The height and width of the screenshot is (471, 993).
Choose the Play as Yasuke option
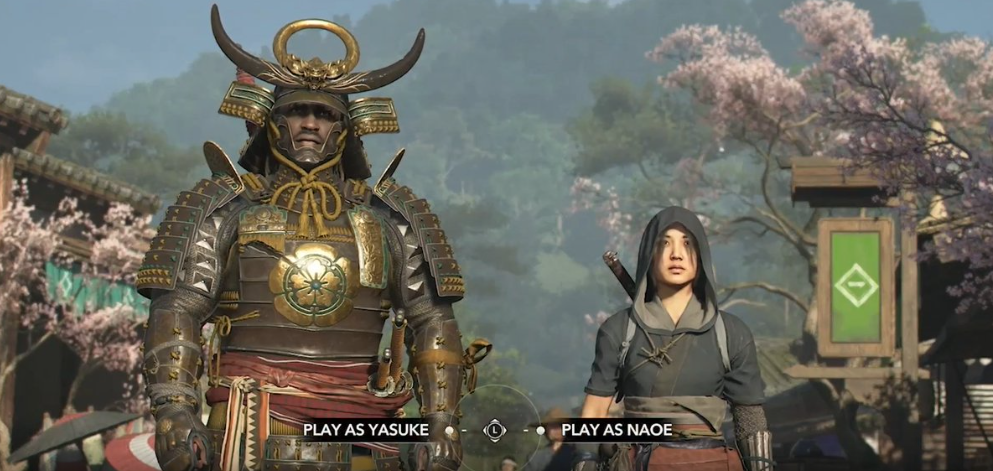[x=366, y=430]
